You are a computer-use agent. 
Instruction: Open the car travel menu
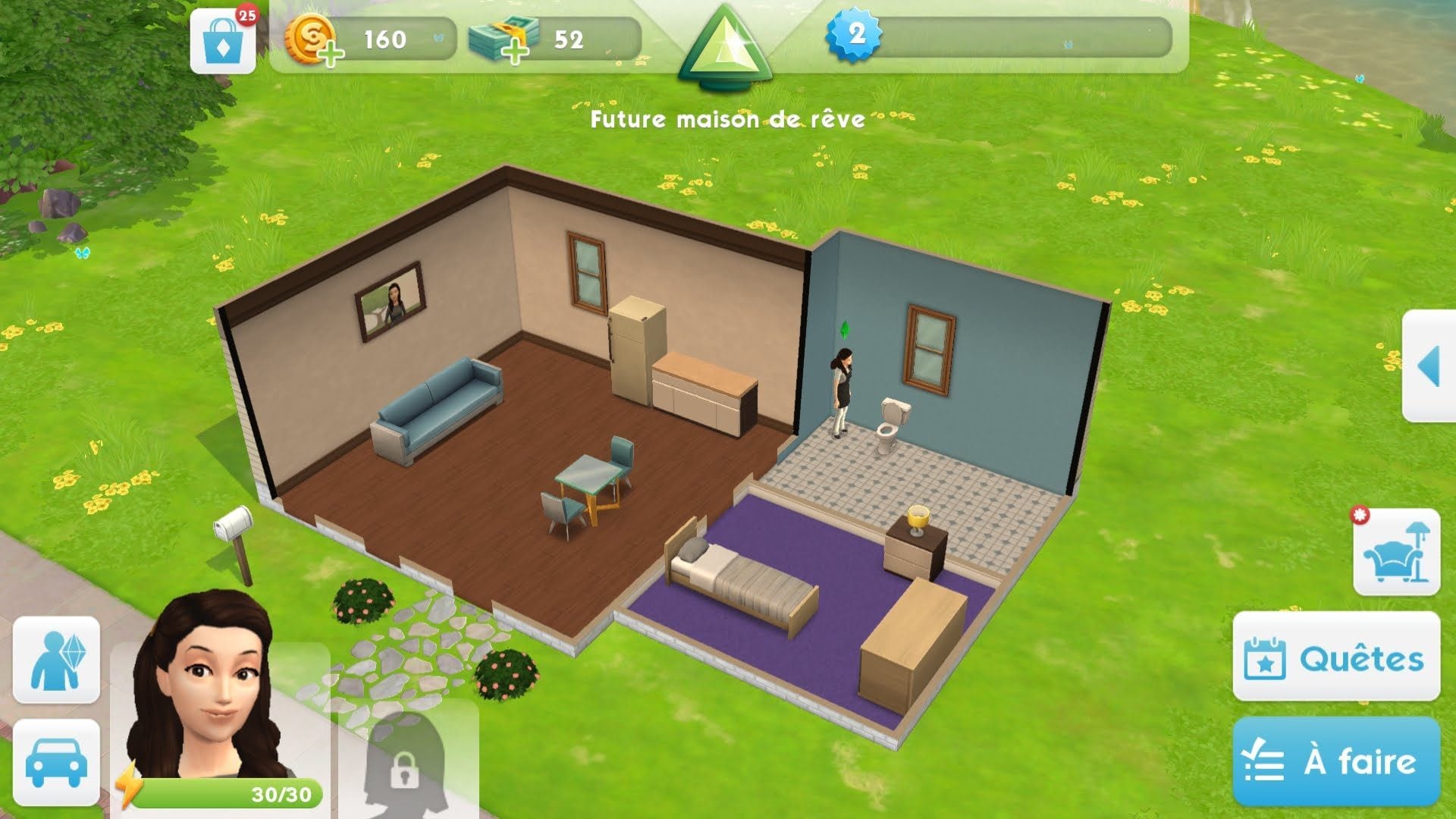(56, 762)
